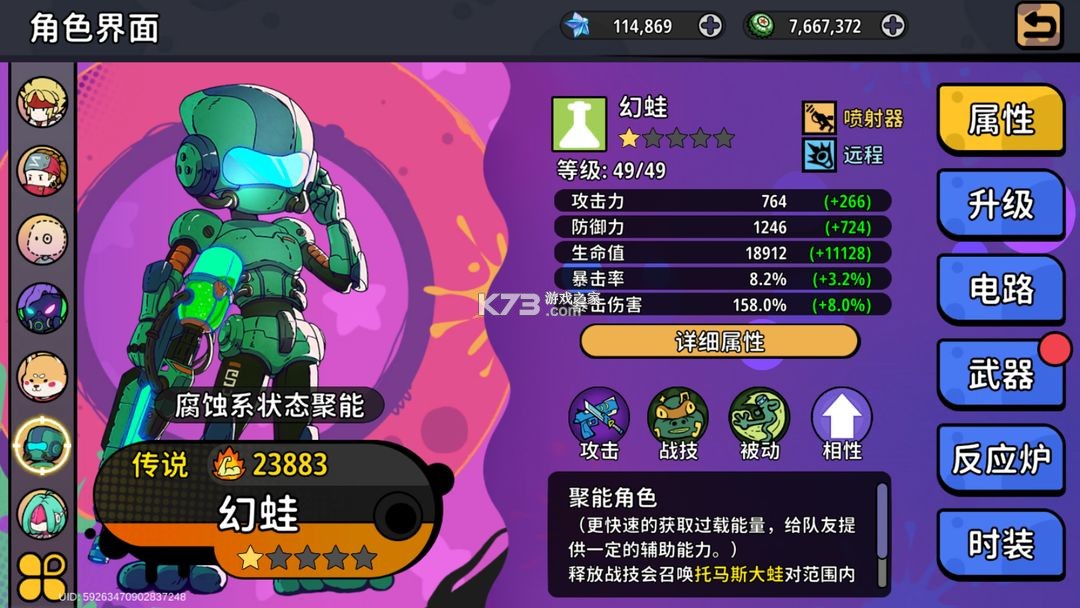This screenshot has width=1080, height=608.
Task: Go back using the return arrow button
Action: pos(1039,26)
